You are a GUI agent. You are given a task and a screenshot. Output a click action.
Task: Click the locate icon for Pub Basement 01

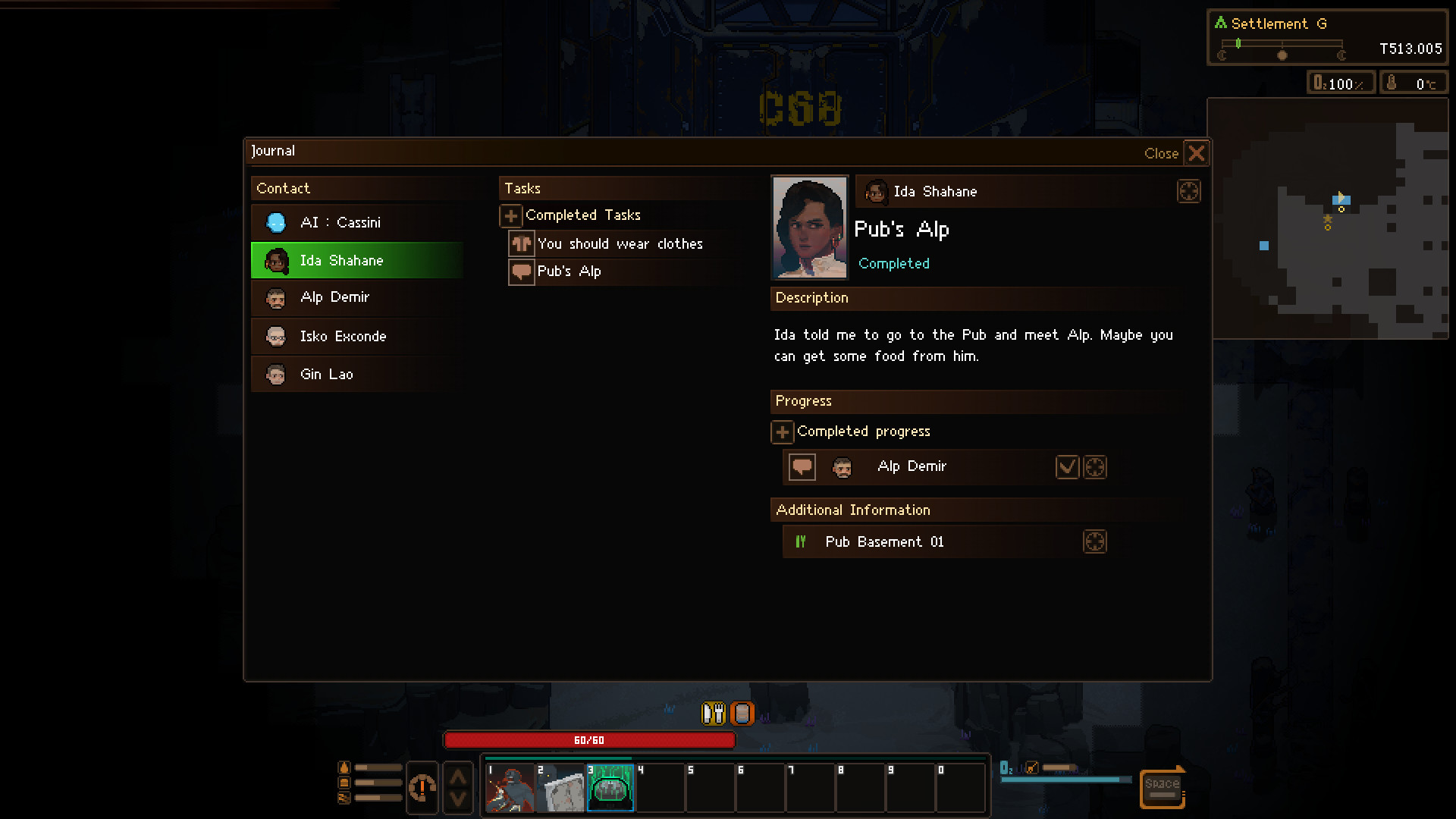tap(1095, 541)
